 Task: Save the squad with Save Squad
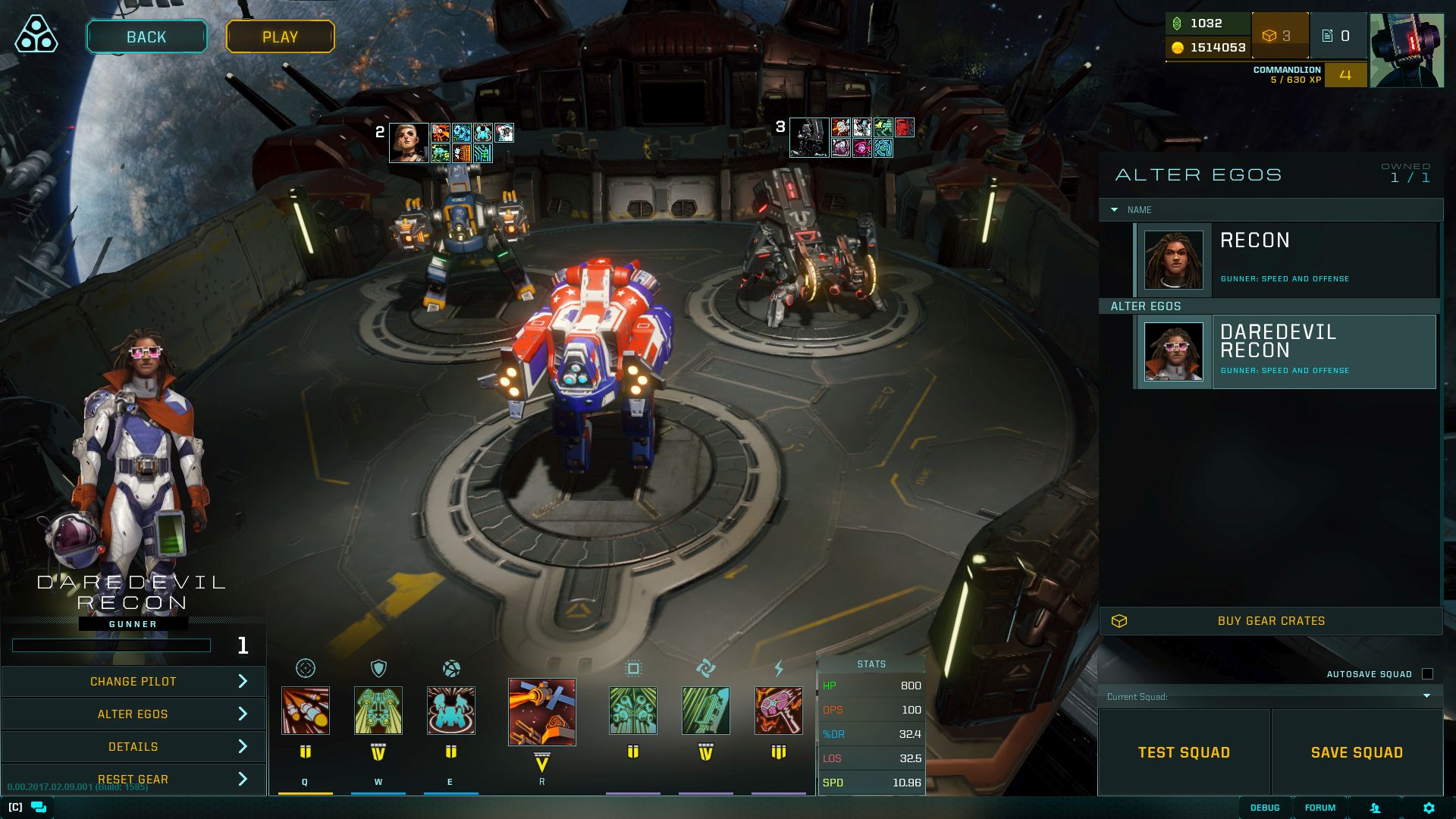click(1357, 752)
